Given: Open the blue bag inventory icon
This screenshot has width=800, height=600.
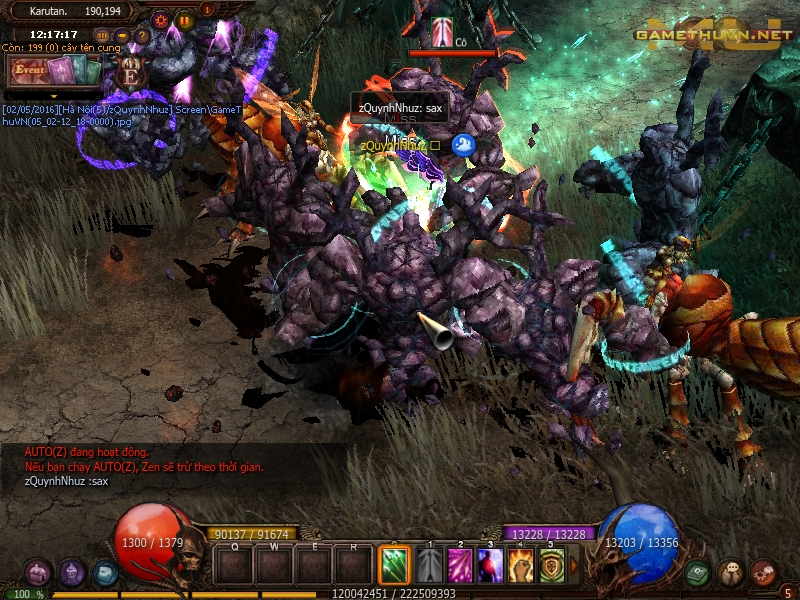Looking at the screenshot, I should point(105,573).
